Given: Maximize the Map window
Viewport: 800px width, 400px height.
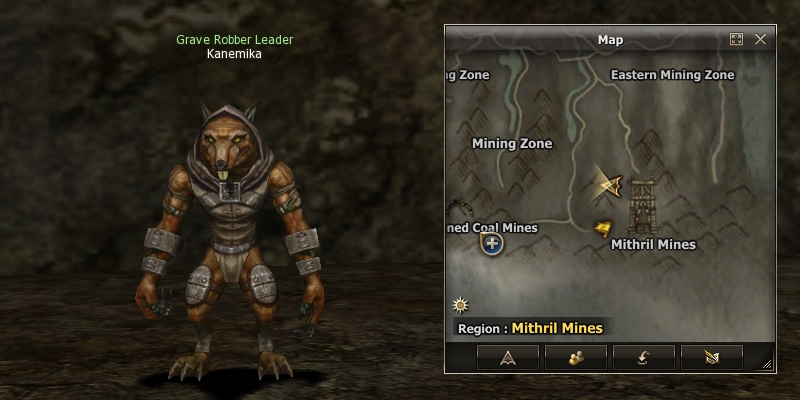Looking at the screenshot, I should (x=737, y=40).
